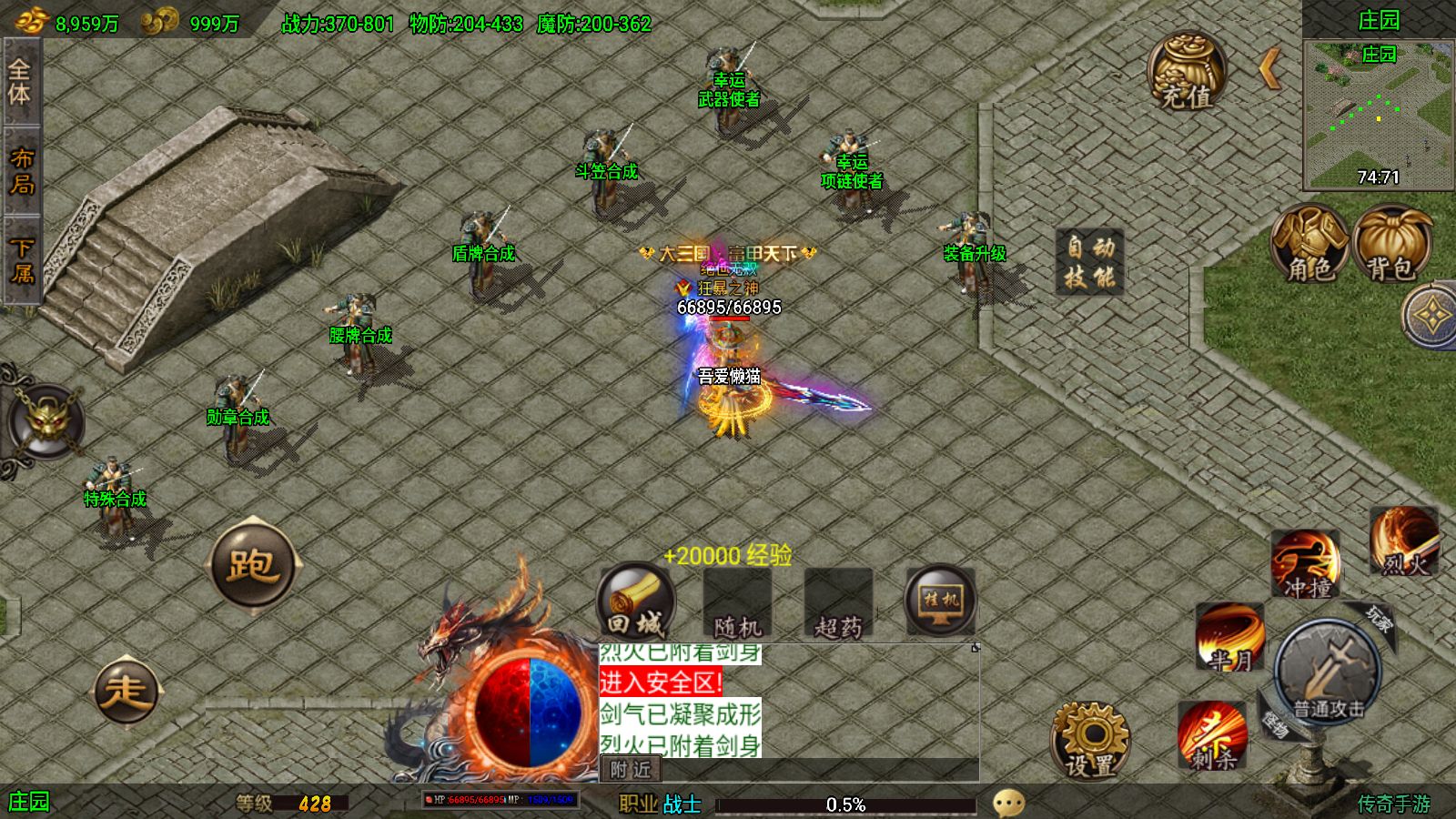Image resolution: width=1456 pixels, height=819 pixels.
Task: Open the 充值 recharge shop
Action: [x=1187, y=73]
